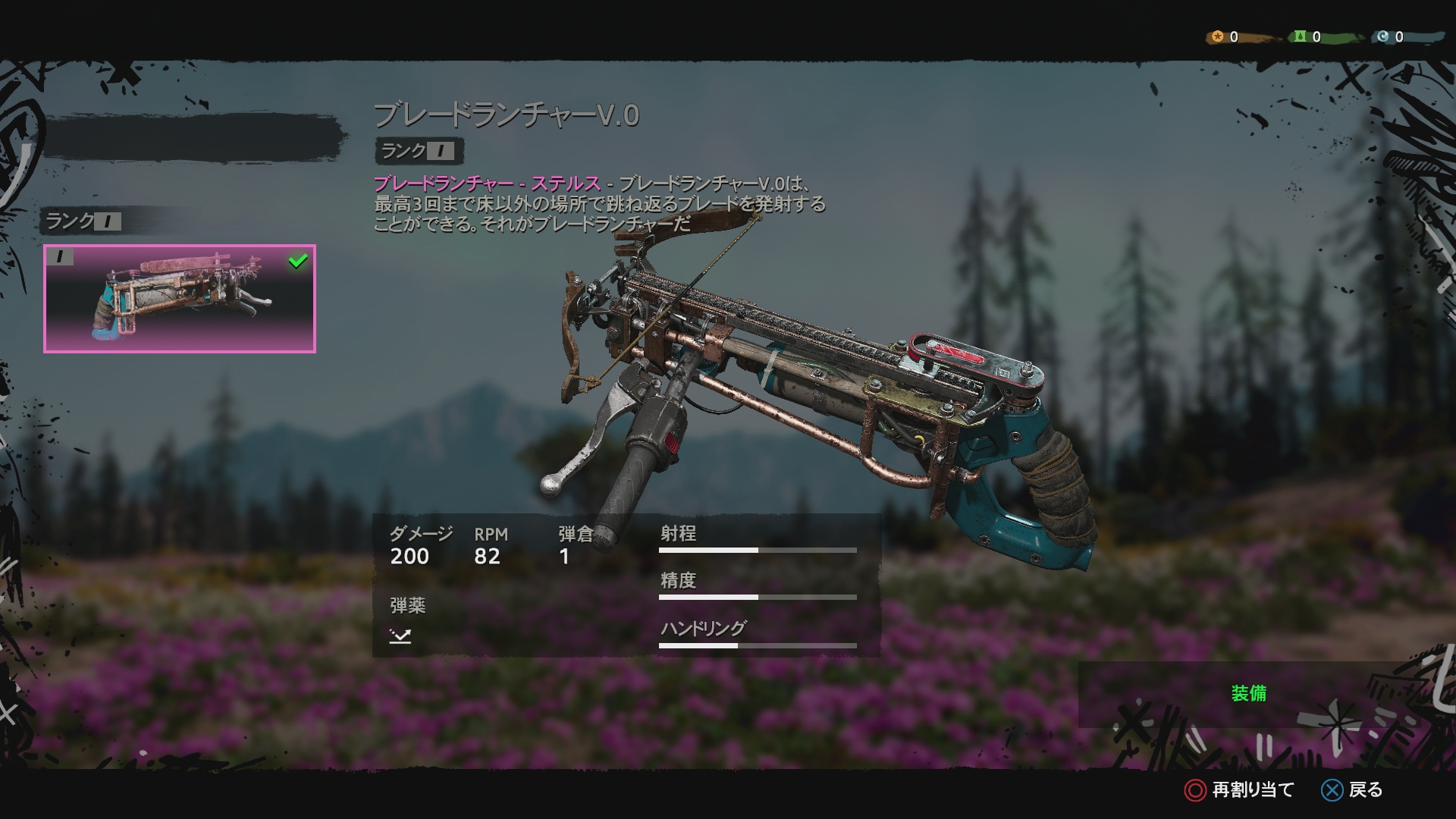Go back with the 戻る option

(1352, 790)
